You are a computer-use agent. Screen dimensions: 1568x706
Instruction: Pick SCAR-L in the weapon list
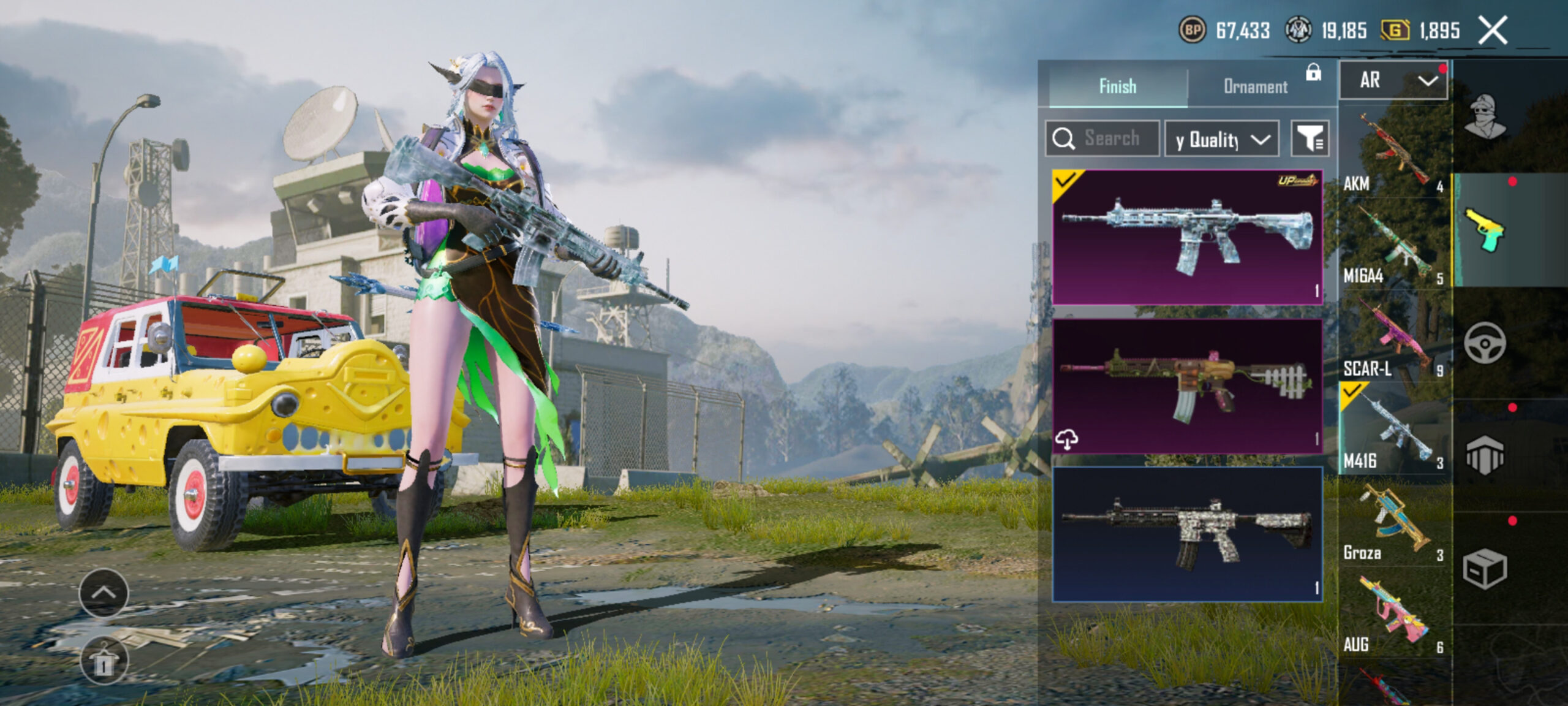click(x=1393, y=337)
